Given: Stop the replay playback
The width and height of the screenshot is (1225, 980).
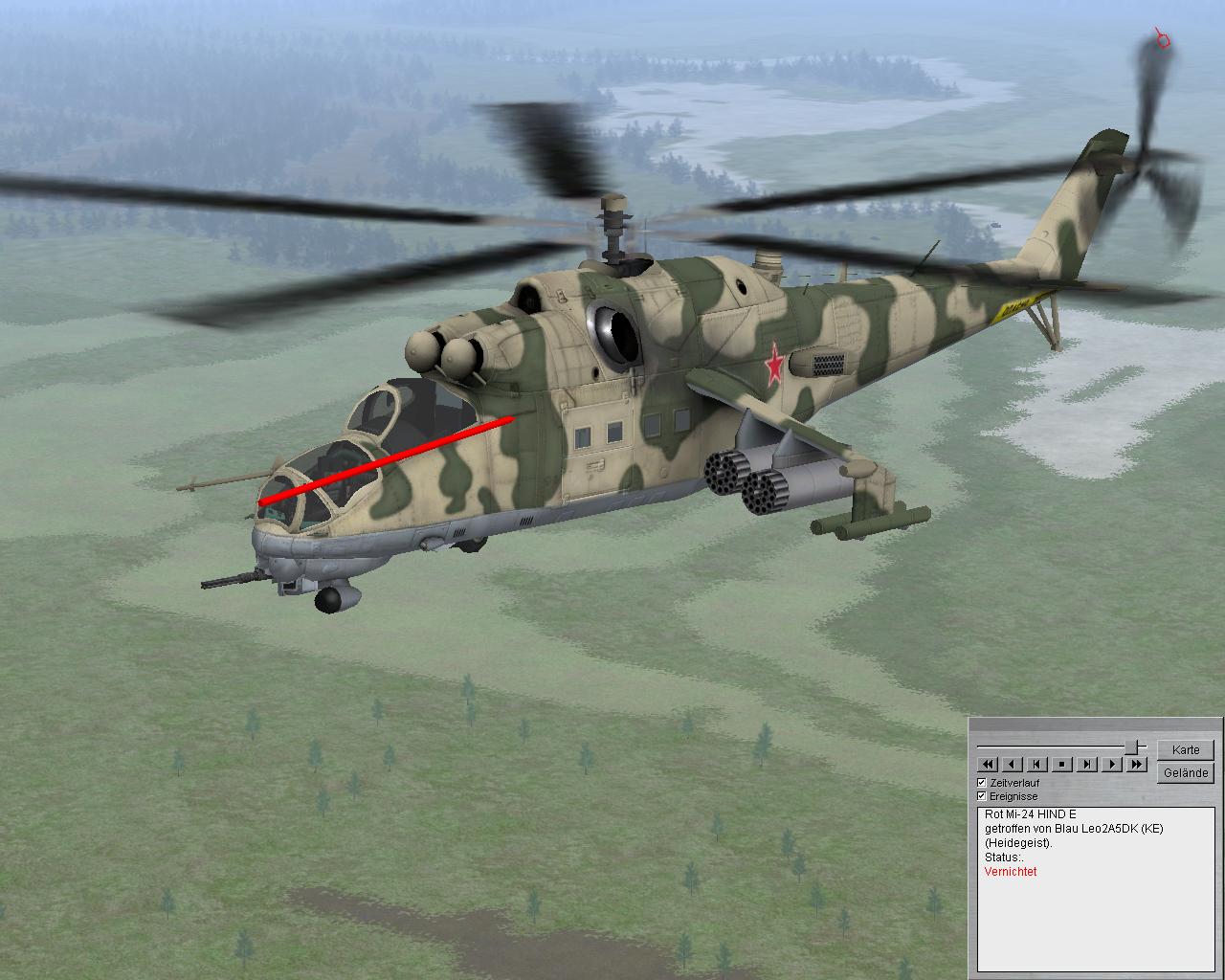Looking at the screenshot, I should pyautogui.click(x=1061, y=764).
